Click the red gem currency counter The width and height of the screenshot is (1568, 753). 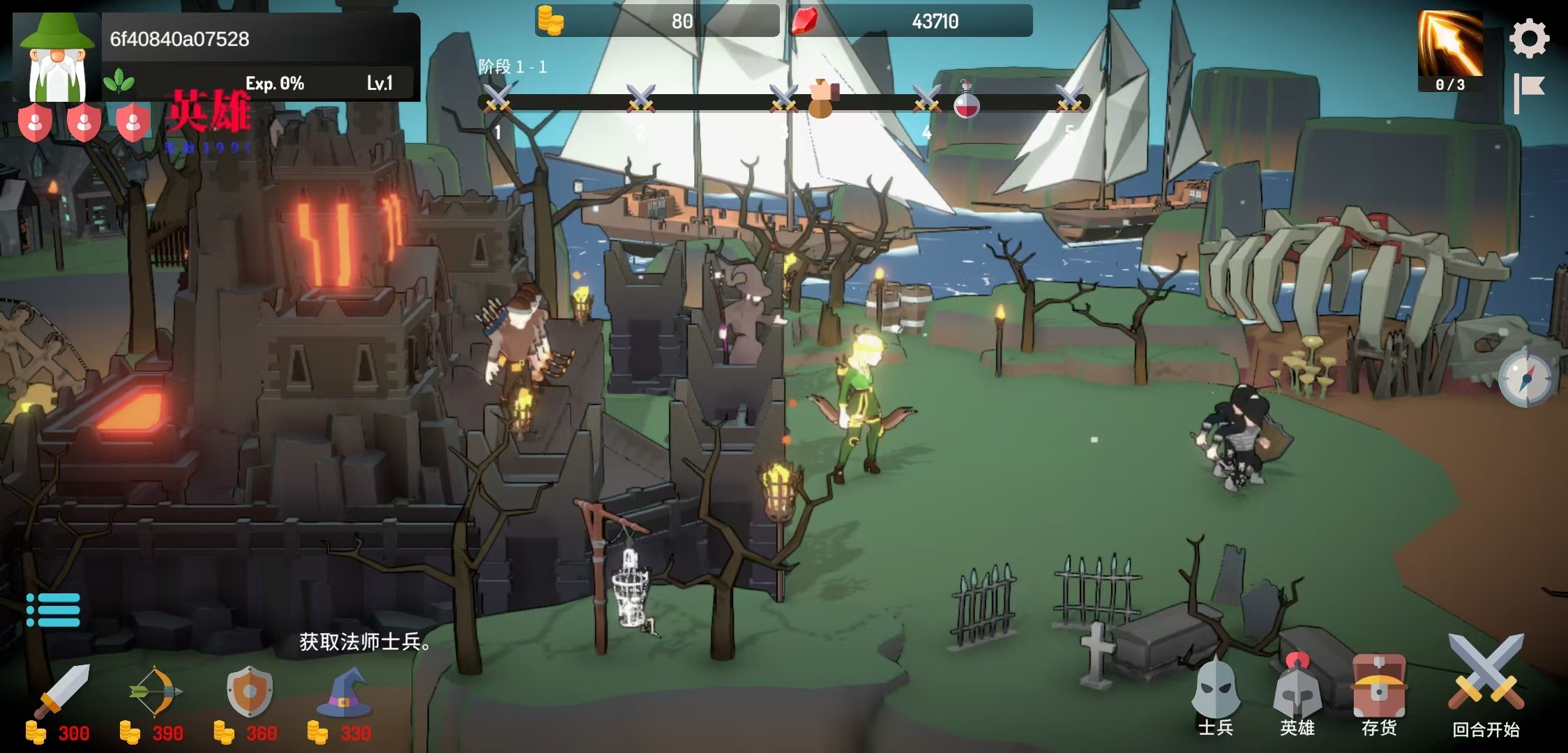911,21
